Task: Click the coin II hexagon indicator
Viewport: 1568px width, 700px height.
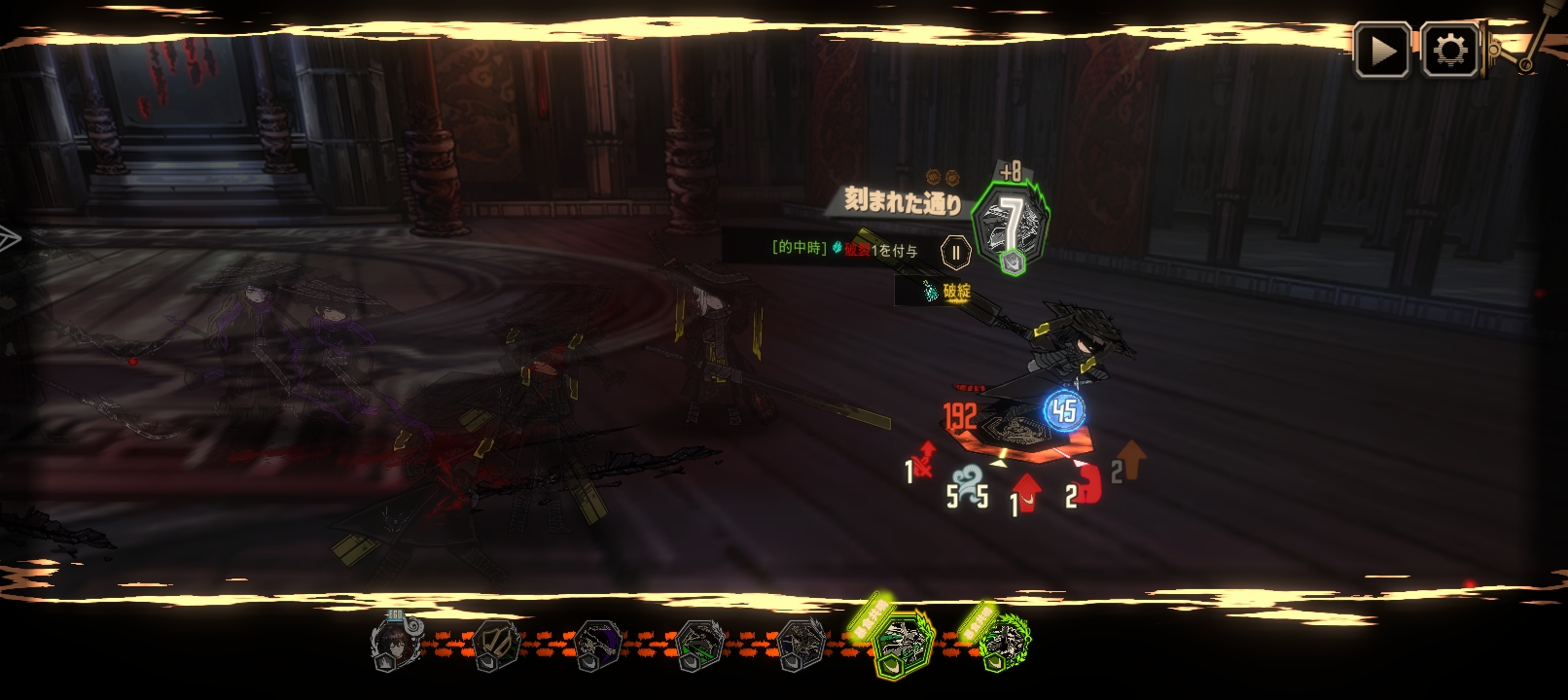Action: [x=956, y=253]
